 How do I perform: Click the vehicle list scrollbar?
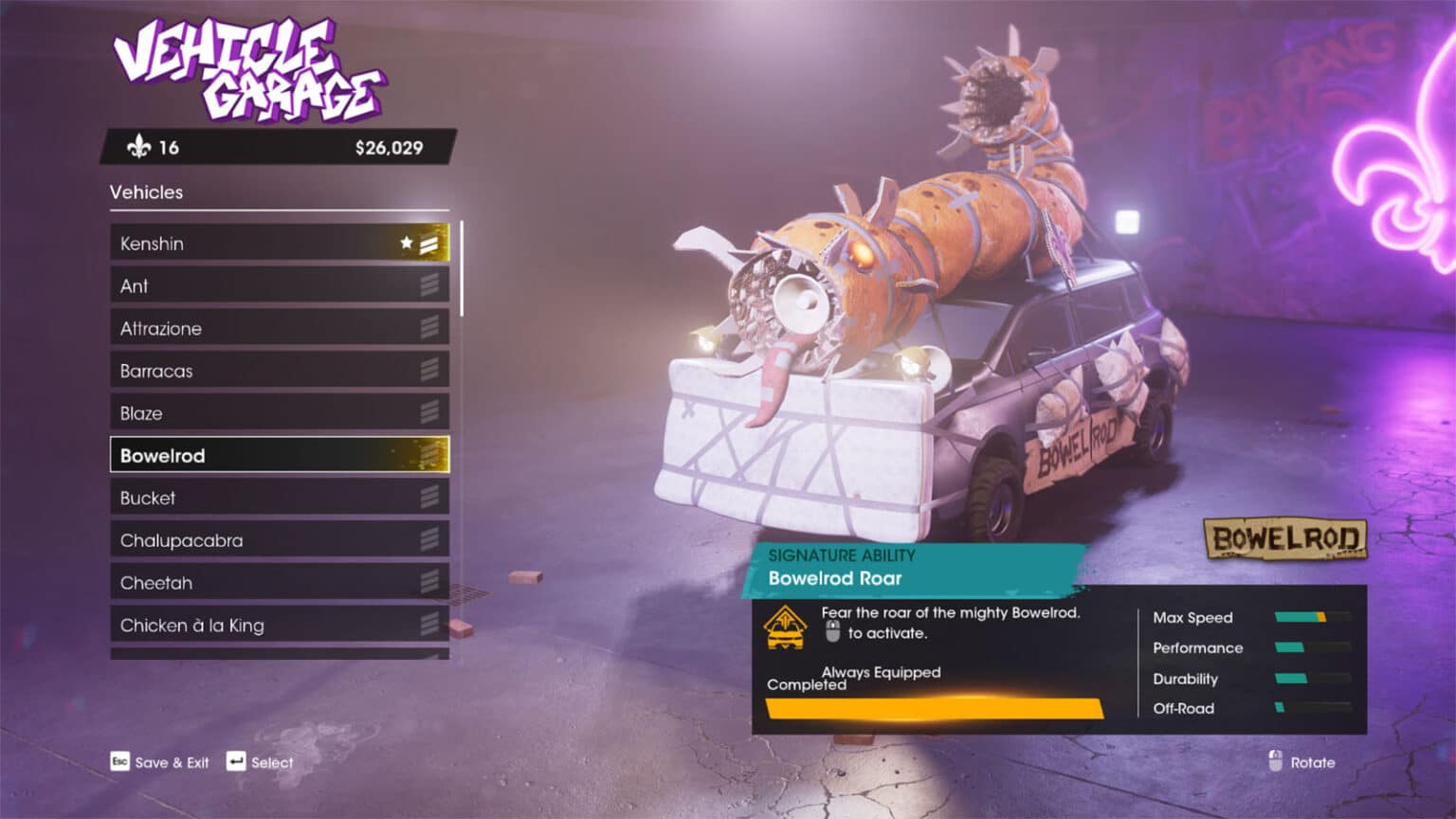[x=462, y=269]
